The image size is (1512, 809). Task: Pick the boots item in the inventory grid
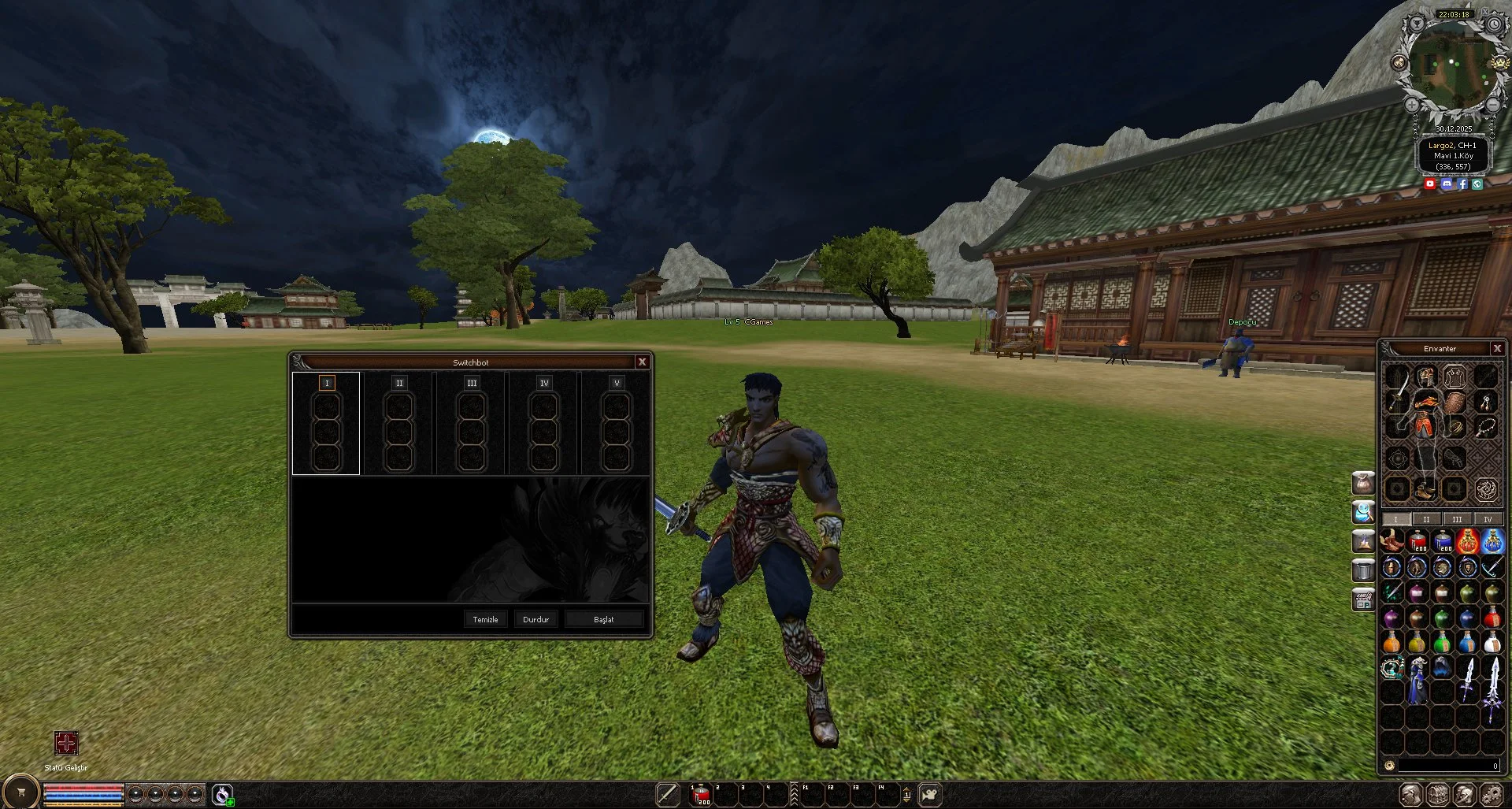click(1393, 543)
